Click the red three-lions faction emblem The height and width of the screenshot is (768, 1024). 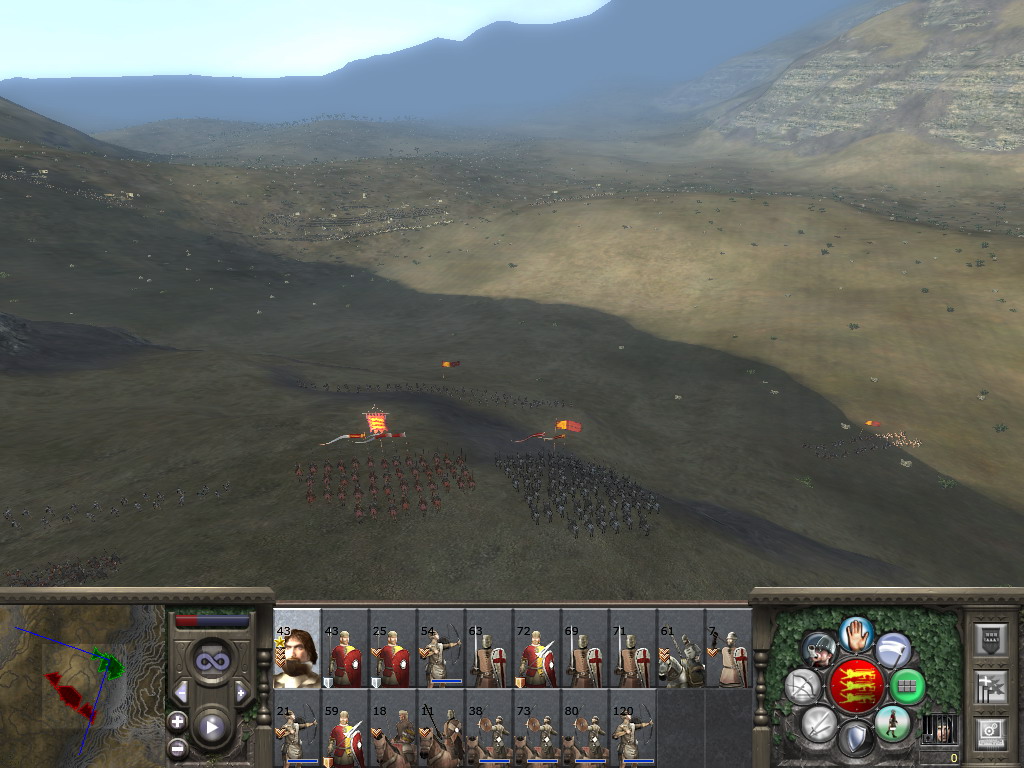tap(857, 686)
